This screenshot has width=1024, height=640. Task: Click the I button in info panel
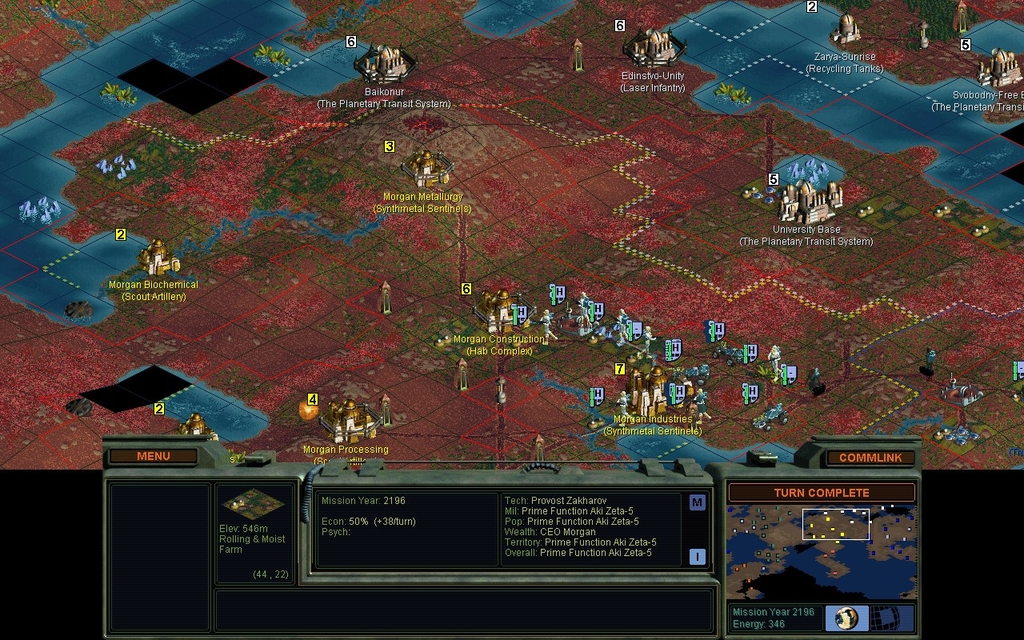click(697, 557)
